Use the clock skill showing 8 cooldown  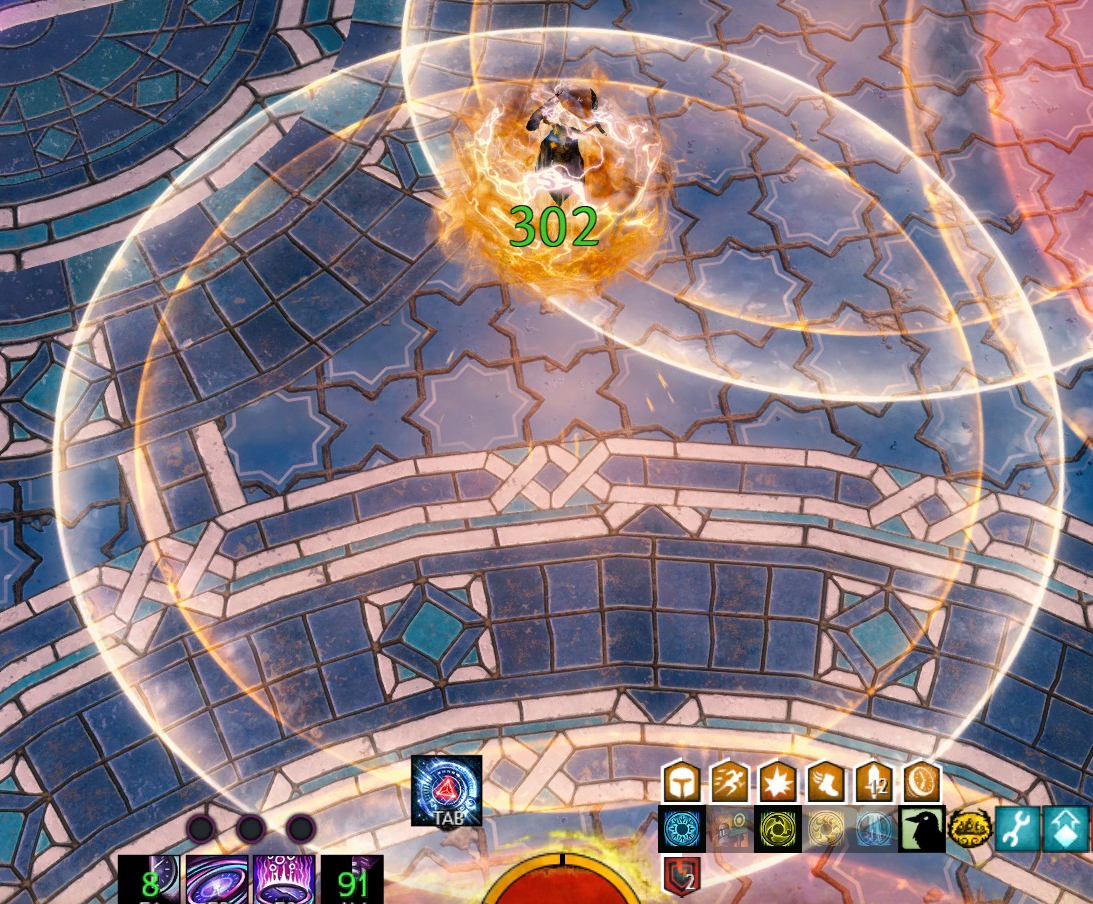tap(150, 880)
